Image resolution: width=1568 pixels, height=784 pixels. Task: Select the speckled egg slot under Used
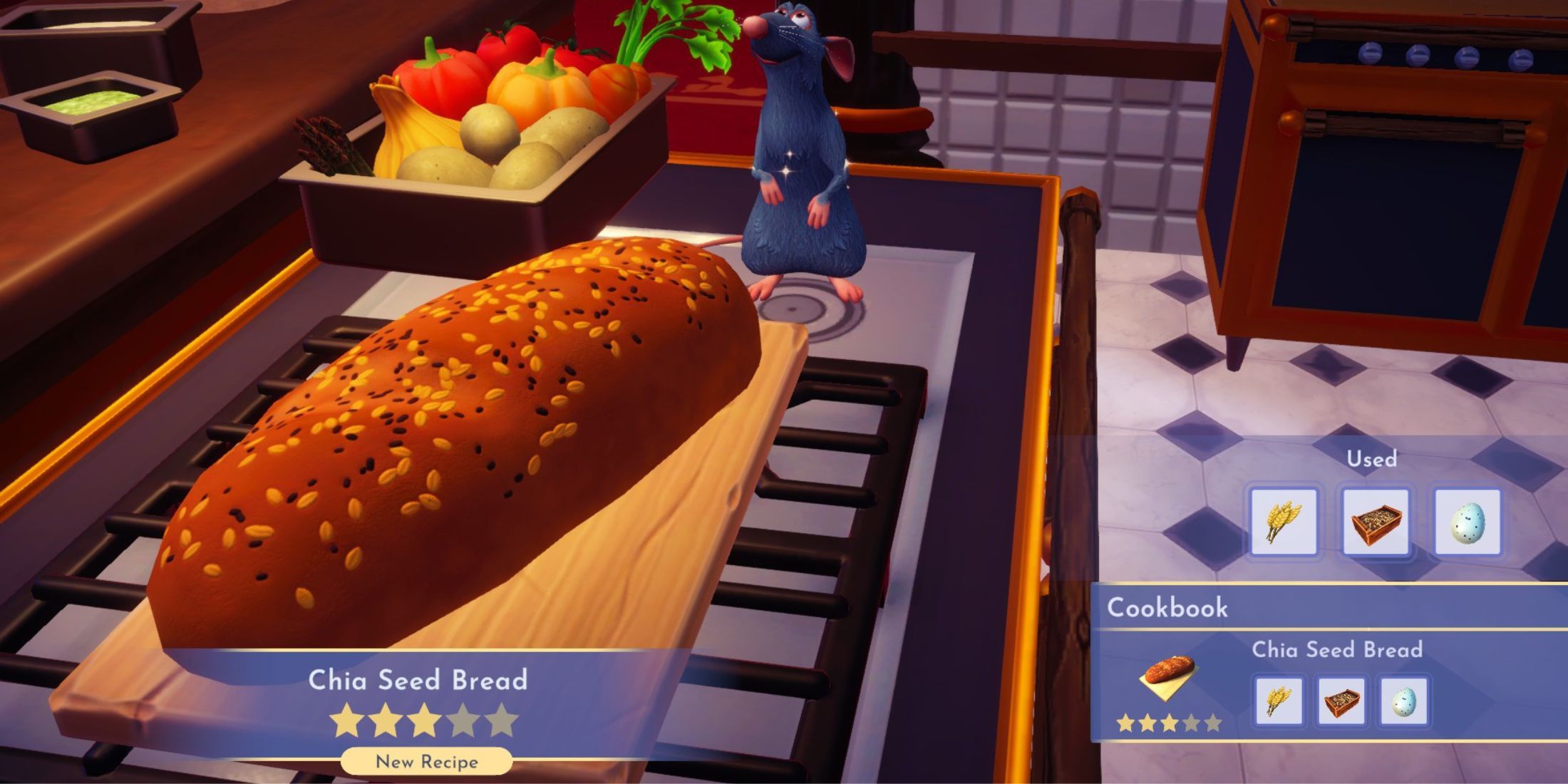(x=1468, y=522)
